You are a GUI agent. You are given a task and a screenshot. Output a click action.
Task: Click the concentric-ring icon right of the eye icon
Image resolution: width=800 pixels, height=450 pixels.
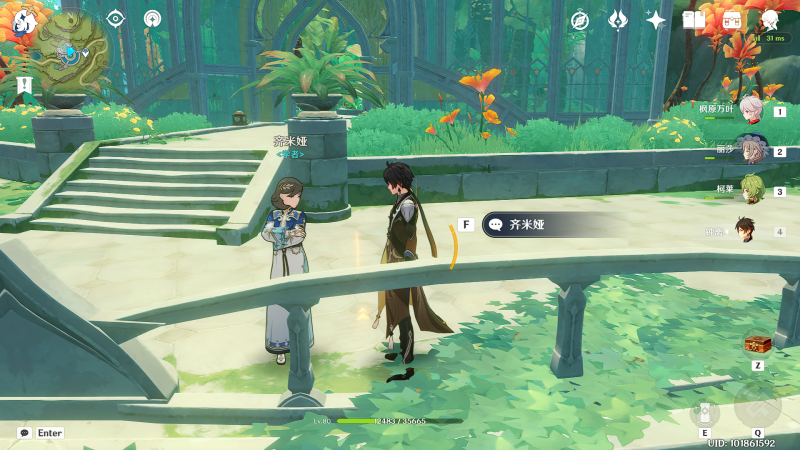click(152, 18)
